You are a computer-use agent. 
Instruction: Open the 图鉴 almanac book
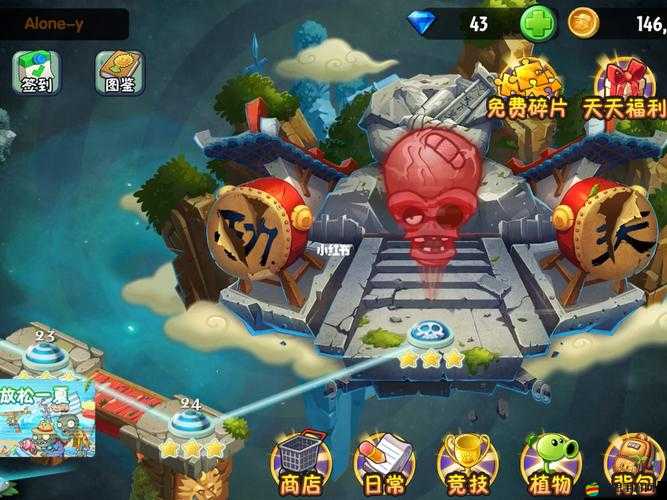coord(120,72)
